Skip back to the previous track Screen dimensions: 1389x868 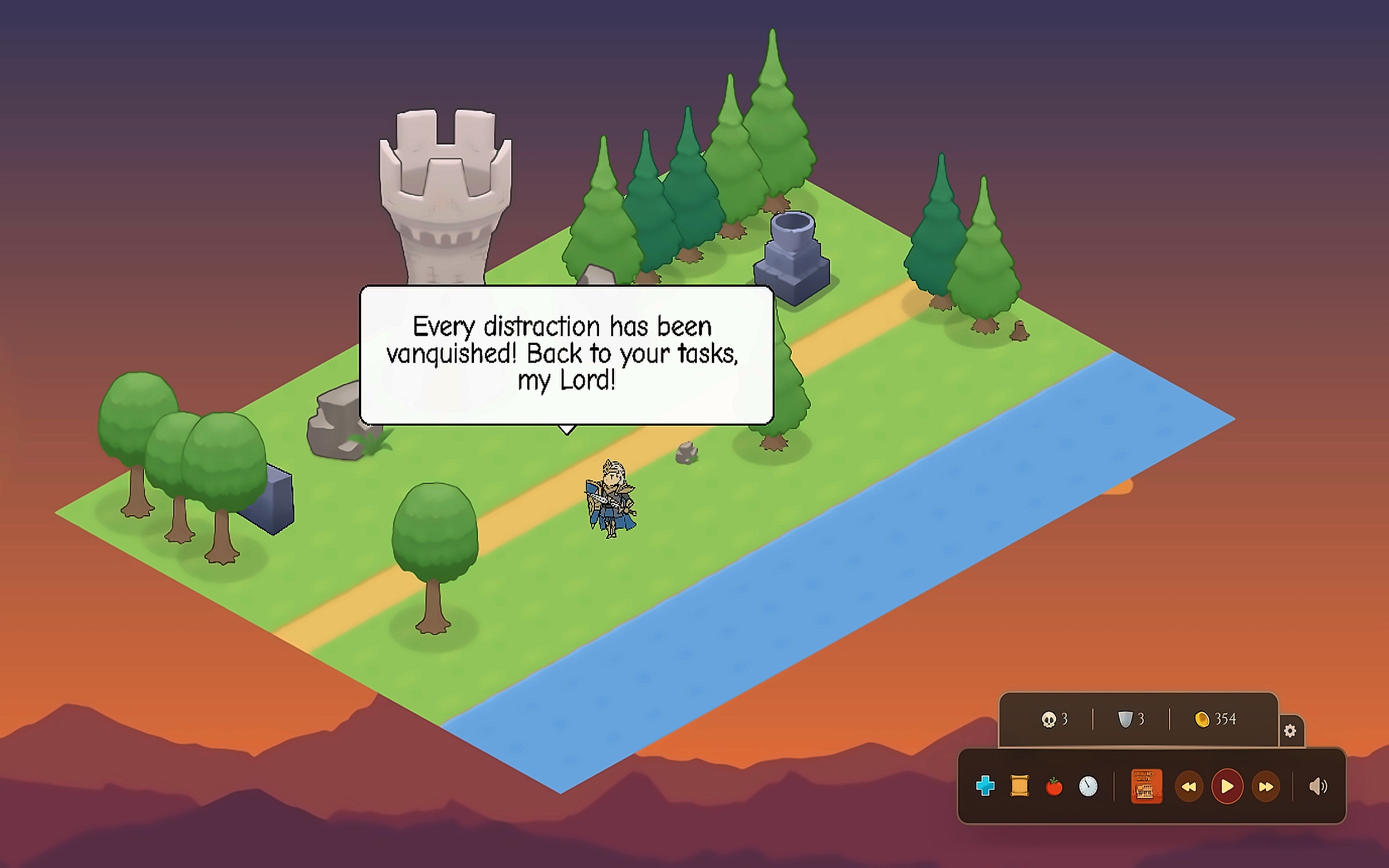pyautogui.click(x=1189, y=786)
